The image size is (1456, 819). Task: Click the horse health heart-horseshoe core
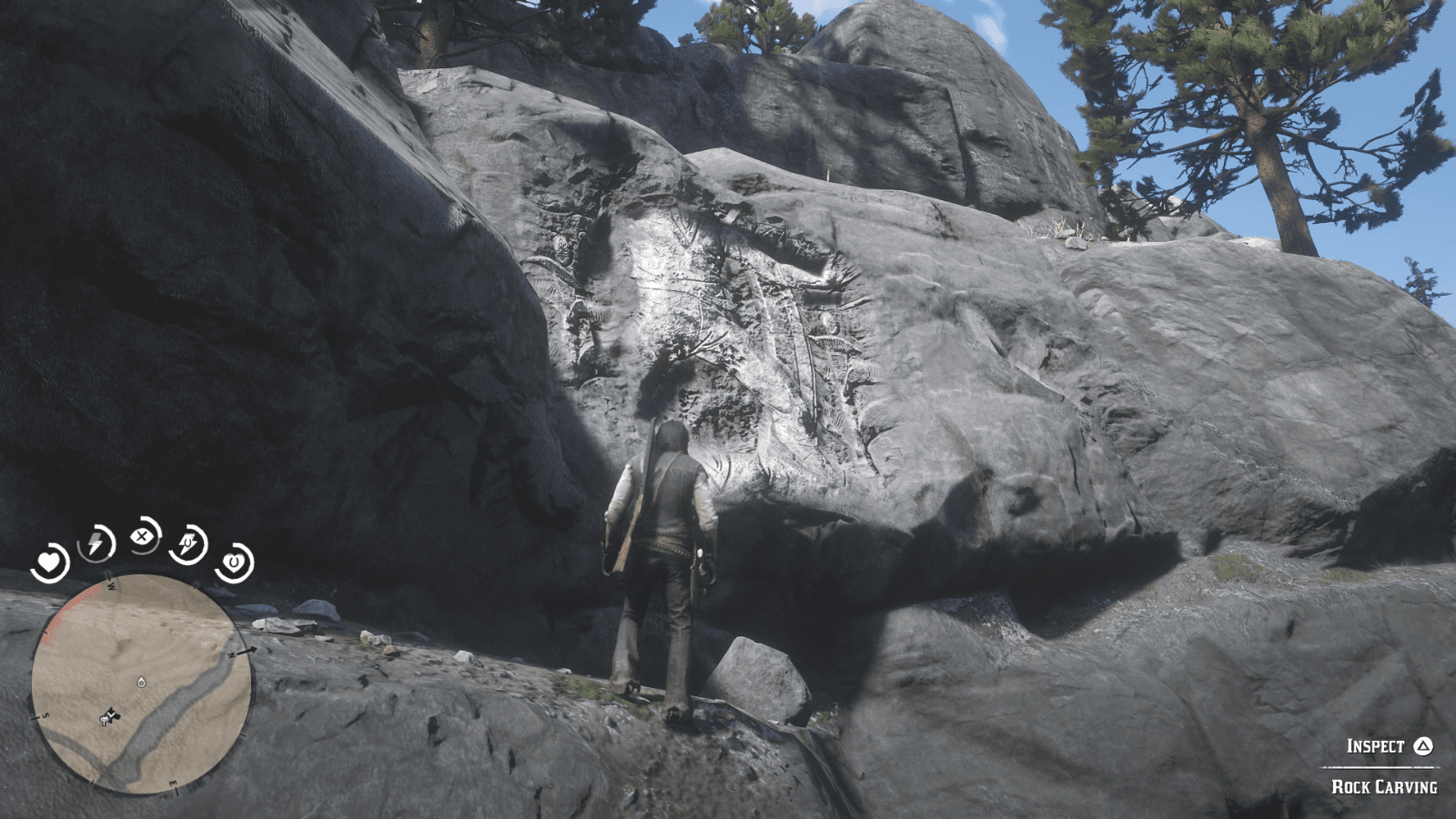(x=234, y=561)
